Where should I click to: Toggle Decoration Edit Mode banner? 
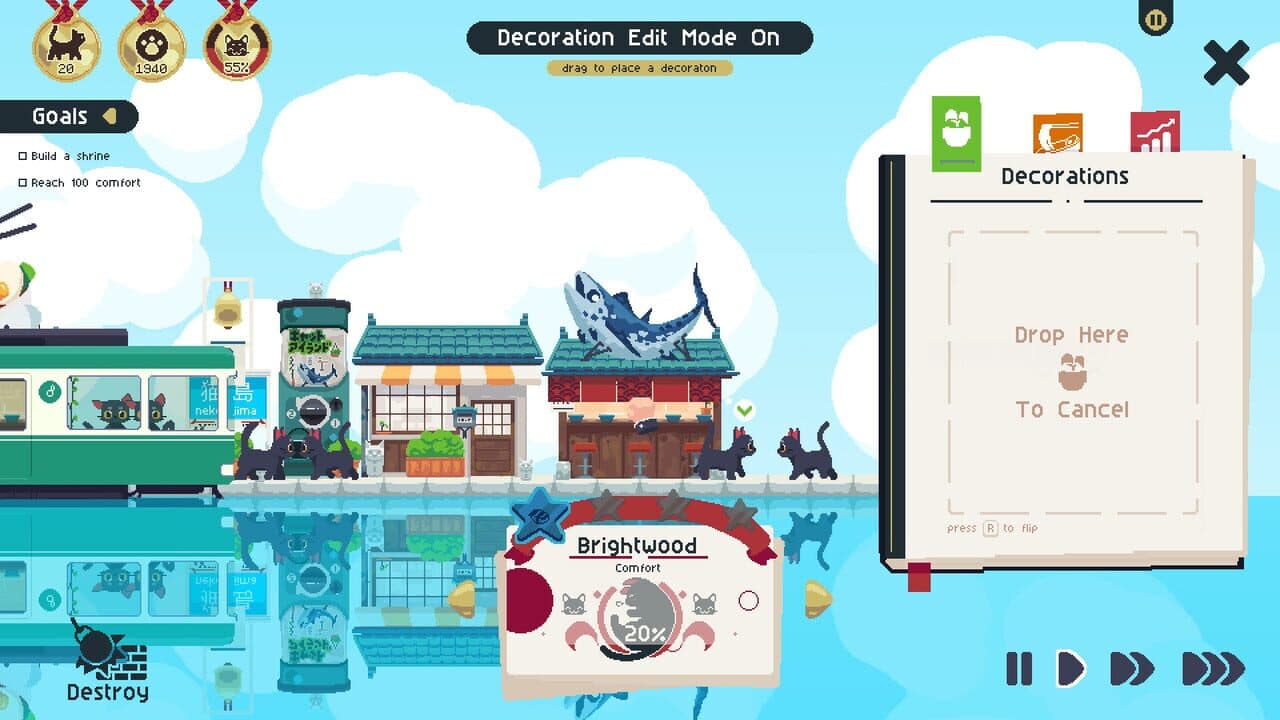tap(640, 38)
